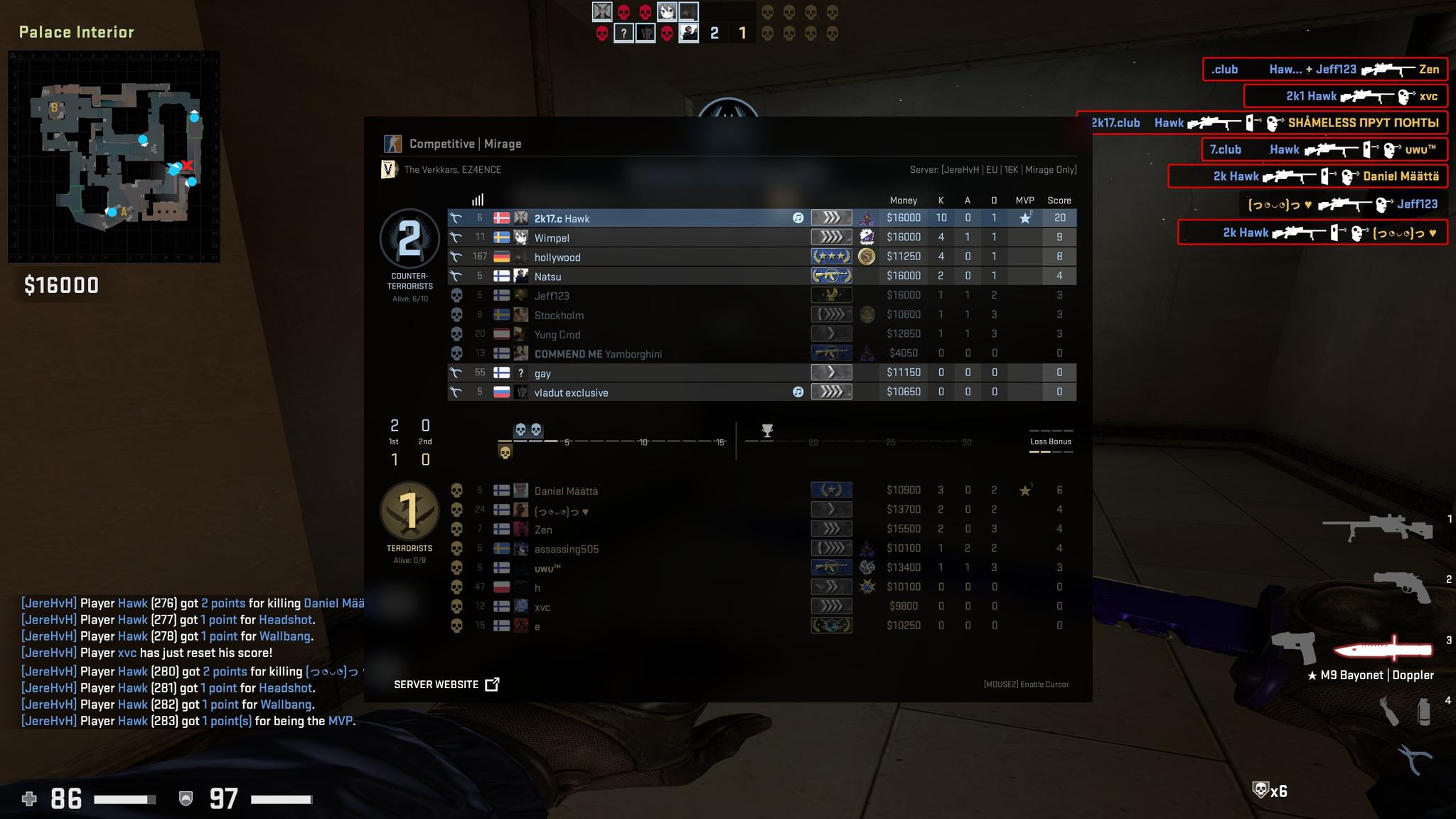Click Wimpel's avatar picture
Image resolution: width=1456 pixels, height=819 pixels.
(521, 237)
